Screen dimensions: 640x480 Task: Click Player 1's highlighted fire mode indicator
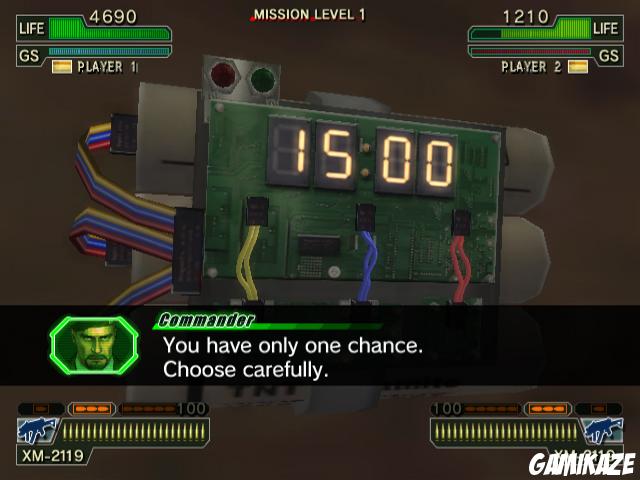coord(92,409)
